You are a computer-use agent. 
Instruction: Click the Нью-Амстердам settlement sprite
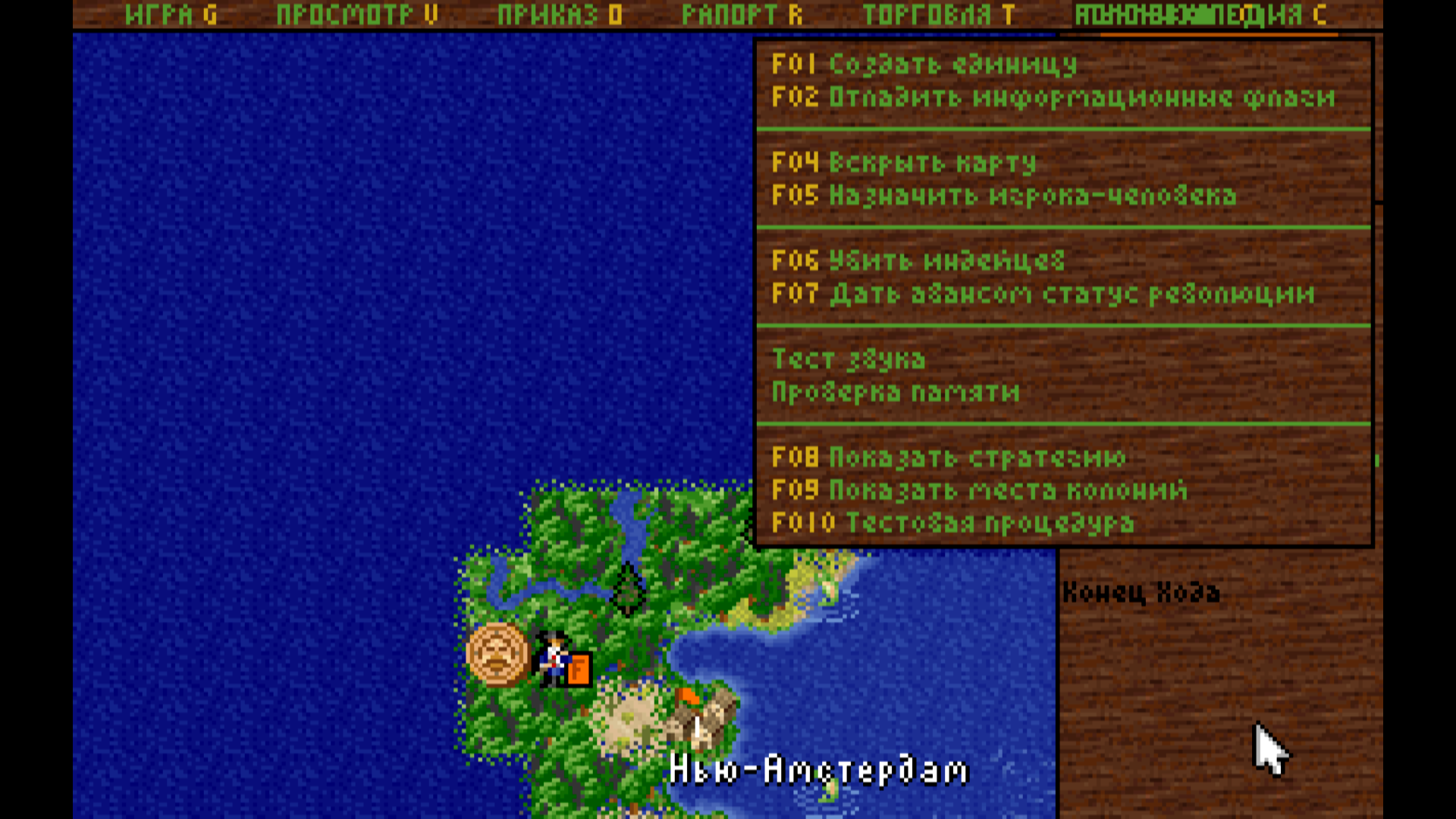pyautogui.click(x=705, y=720)
